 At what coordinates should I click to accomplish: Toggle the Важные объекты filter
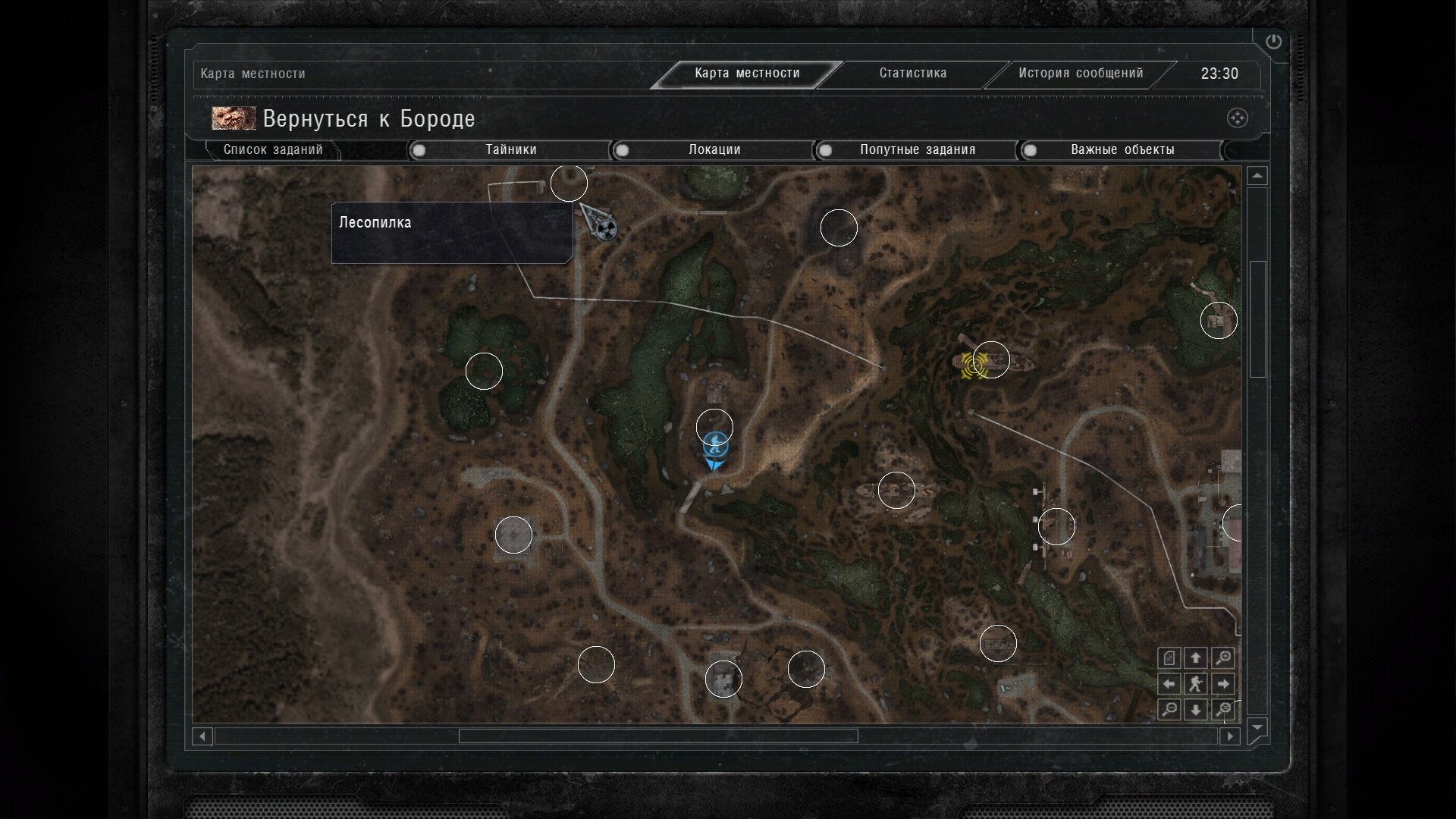click(1122, 150)
